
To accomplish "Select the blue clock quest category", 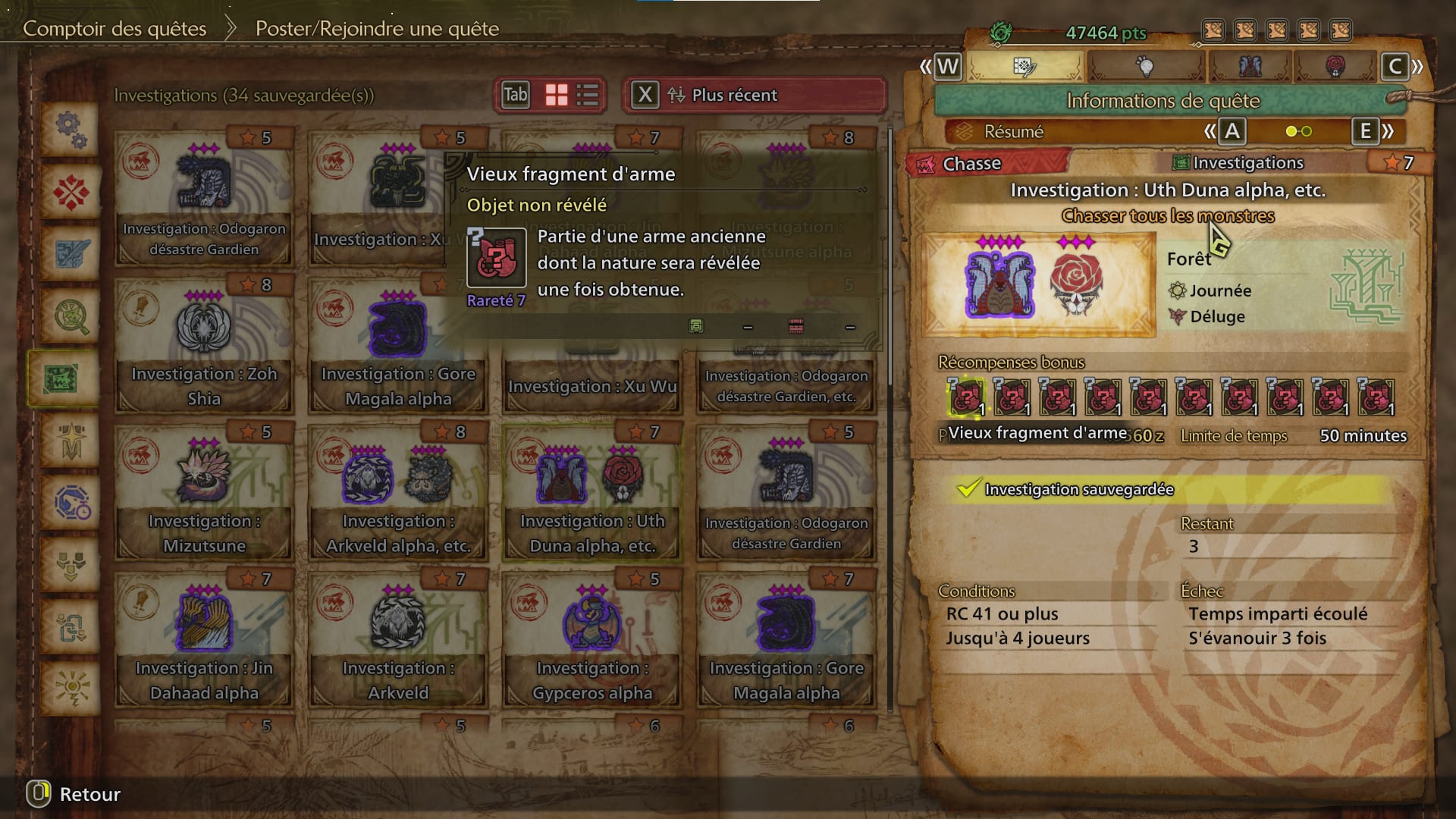I will click(71, 503).
